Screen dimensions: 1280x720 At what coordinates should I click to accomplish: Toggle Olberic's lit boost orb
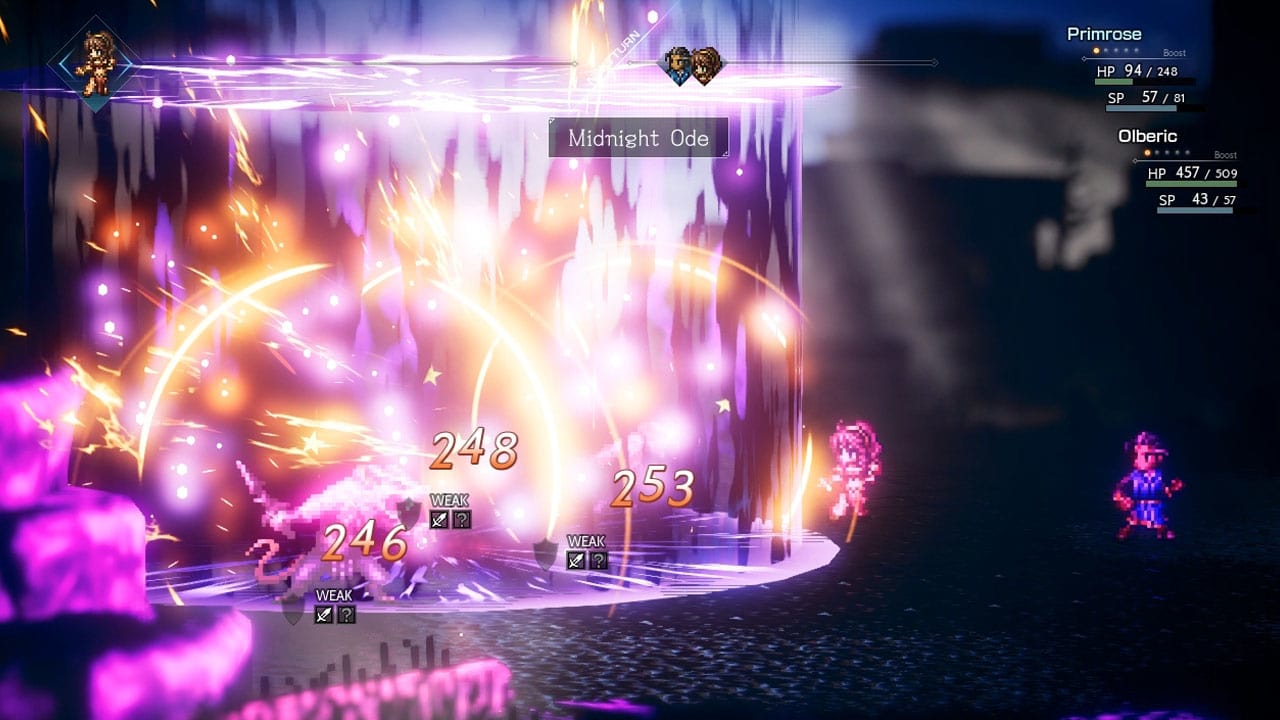coord(1147,154)
